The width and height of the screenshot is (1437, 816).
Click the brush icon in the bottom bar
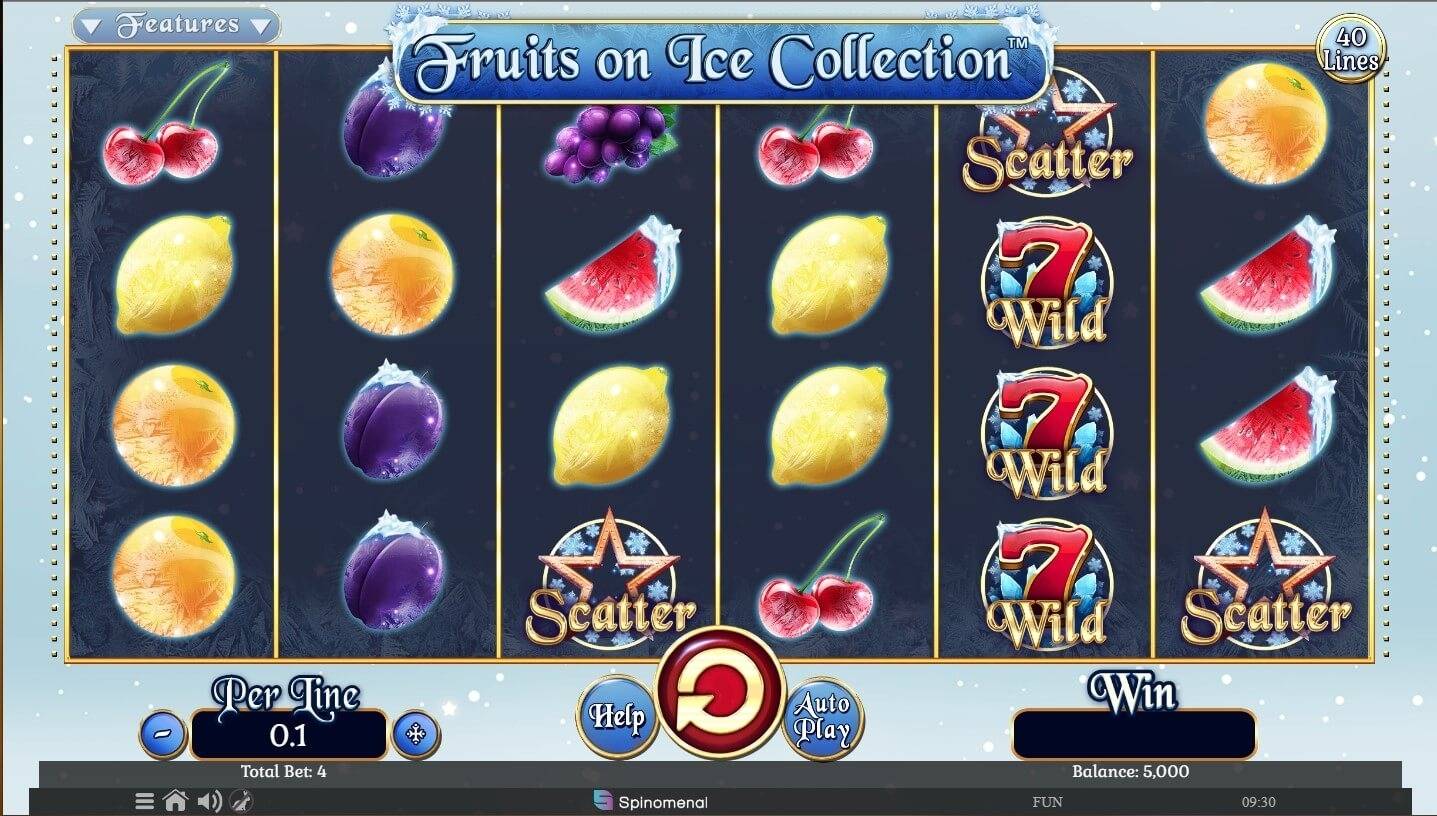click(x=241, y=800)
